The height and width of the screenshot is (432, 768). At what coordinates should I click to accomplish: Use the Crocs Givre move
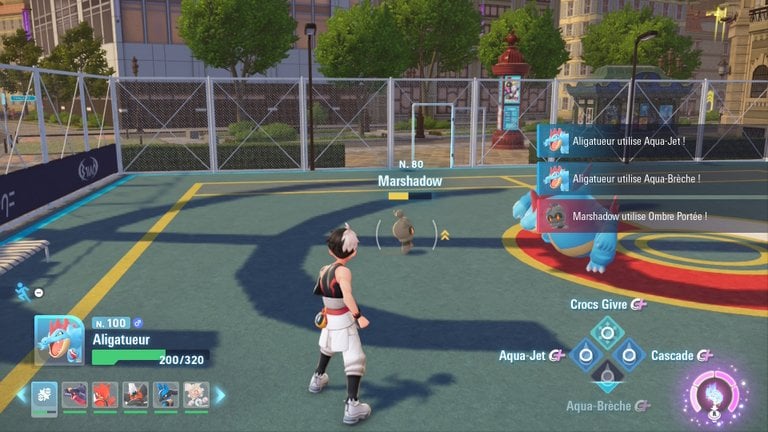click(607, 332)
